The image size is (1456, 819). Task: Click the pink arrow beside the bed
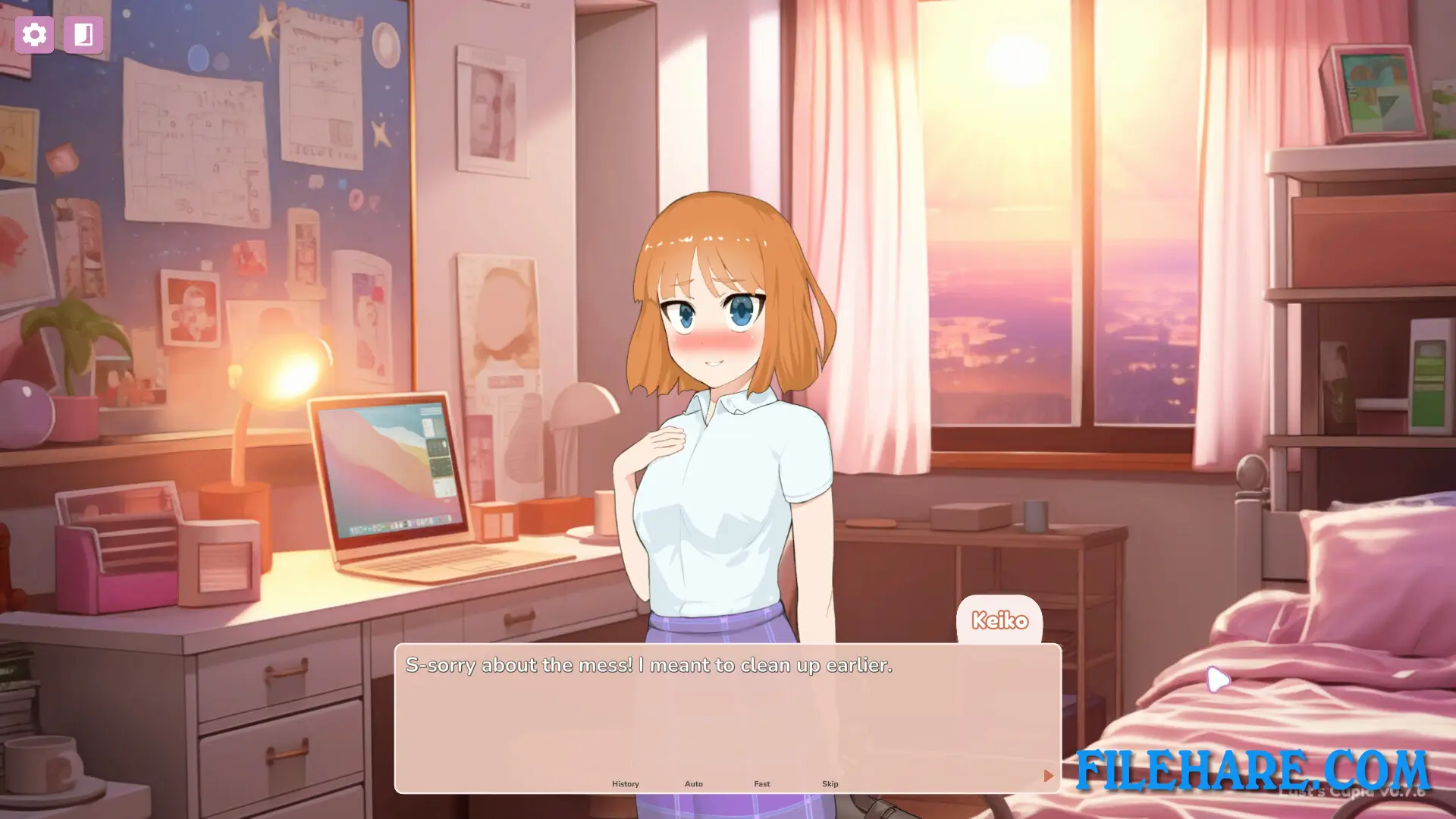point(1218,680)
